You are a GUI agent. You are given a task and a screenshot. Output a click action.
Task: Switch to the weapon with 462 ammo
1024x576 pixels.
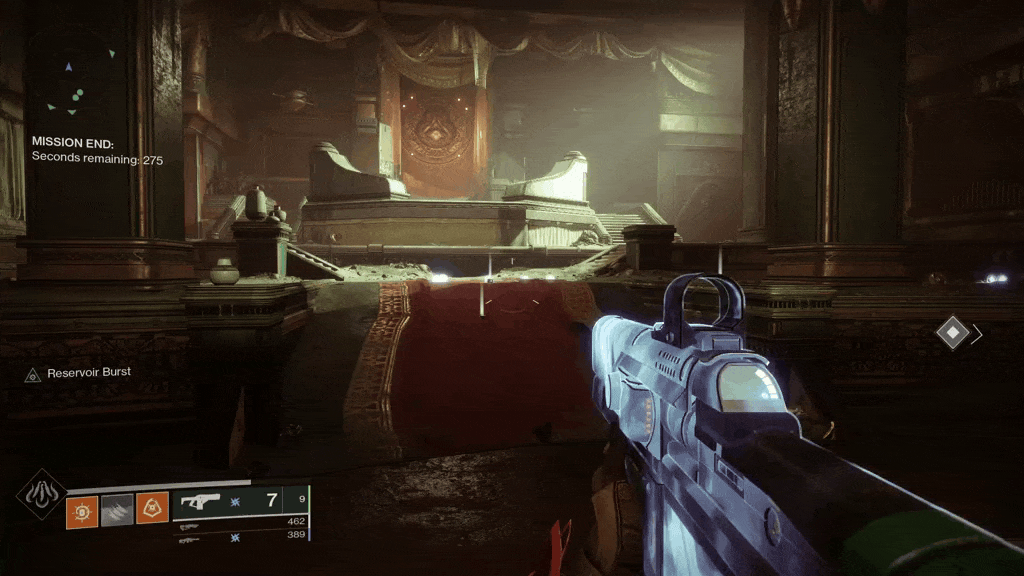(240, 522)
